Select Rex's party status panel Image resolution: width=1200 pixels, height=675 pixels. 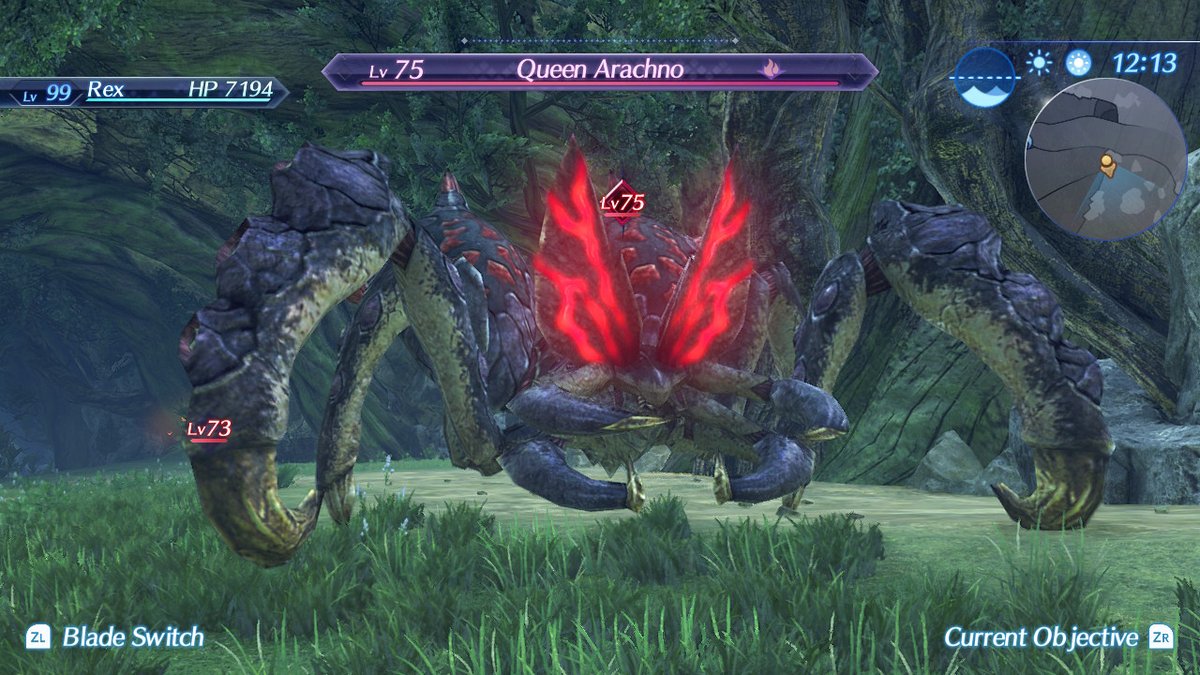(x=145, y=91)
